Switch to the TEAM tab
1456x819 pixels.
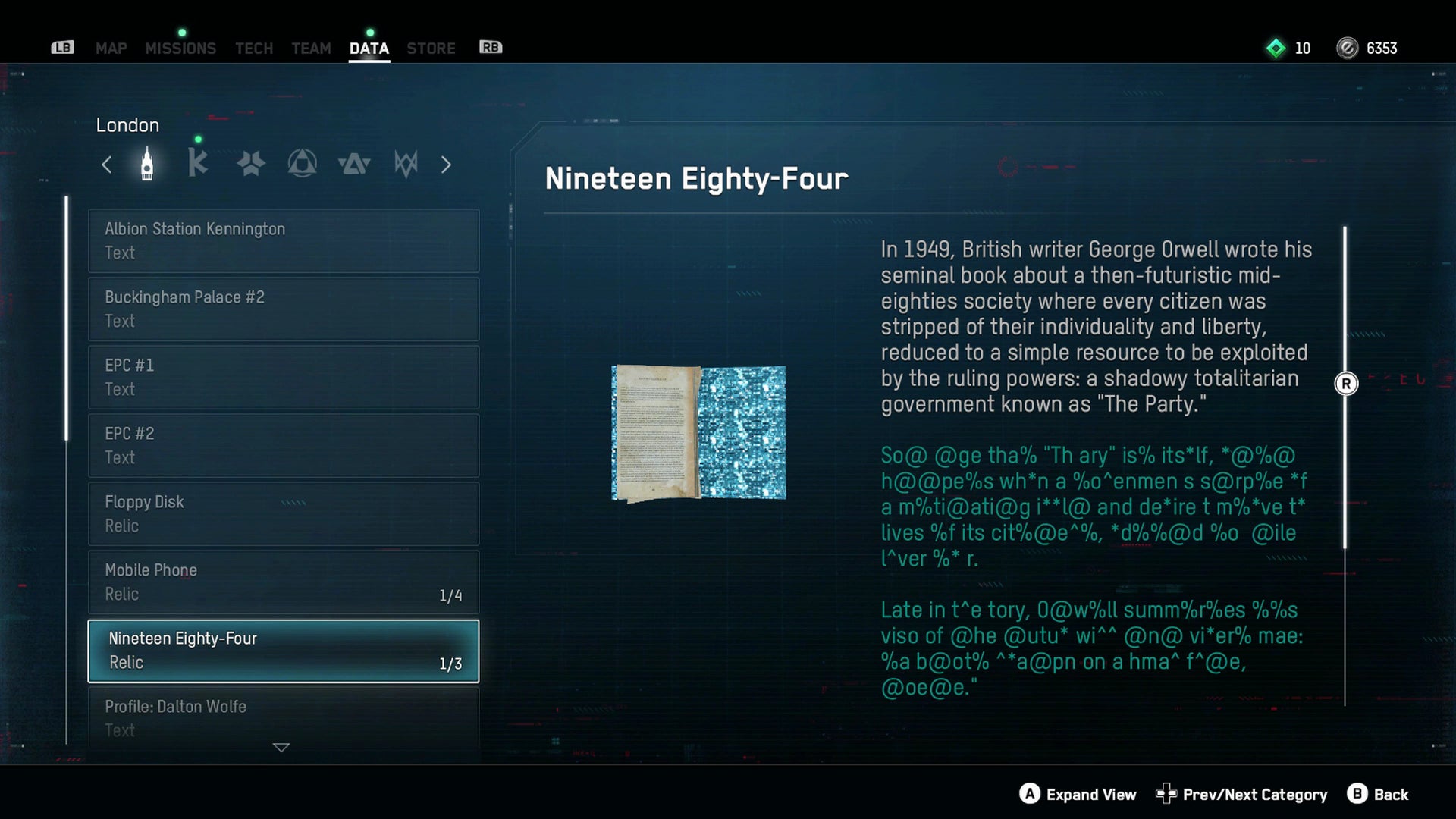(311, 48)
